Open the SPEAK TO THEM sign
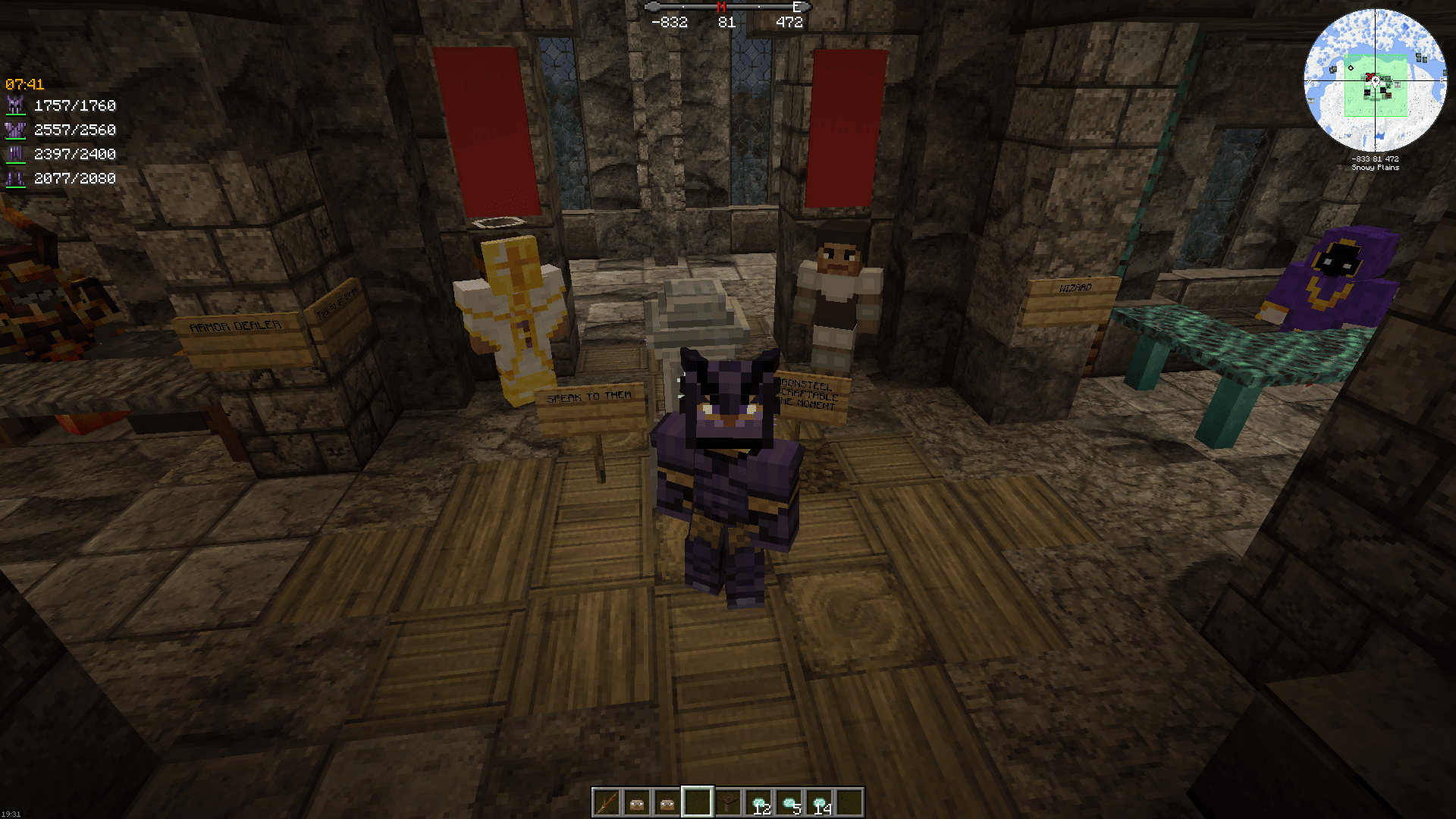The image size is (1456, 819). click(x=588, y=396)
